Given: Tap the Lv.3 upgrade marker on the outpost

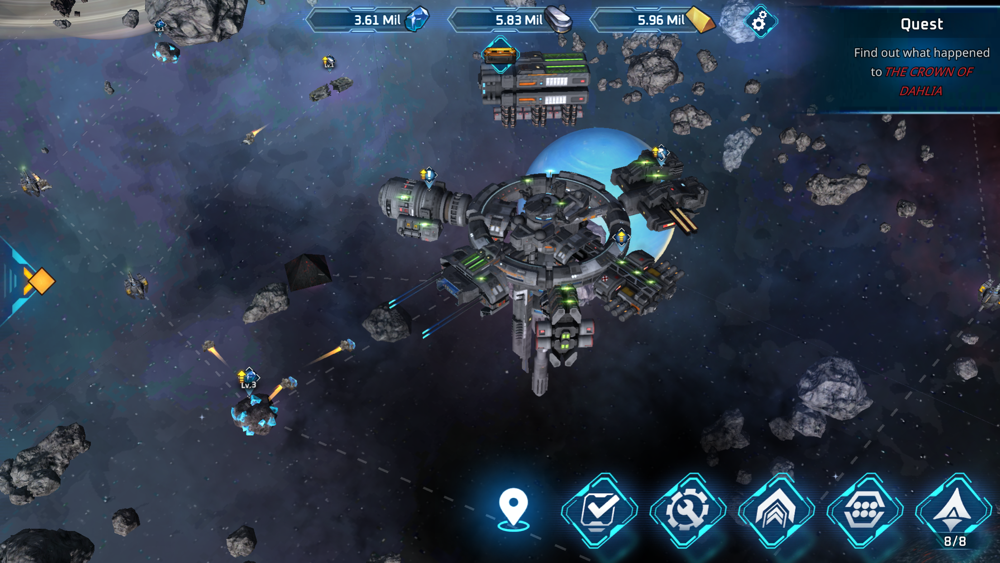Looking at the screenshot, I should tap(248, 379).
